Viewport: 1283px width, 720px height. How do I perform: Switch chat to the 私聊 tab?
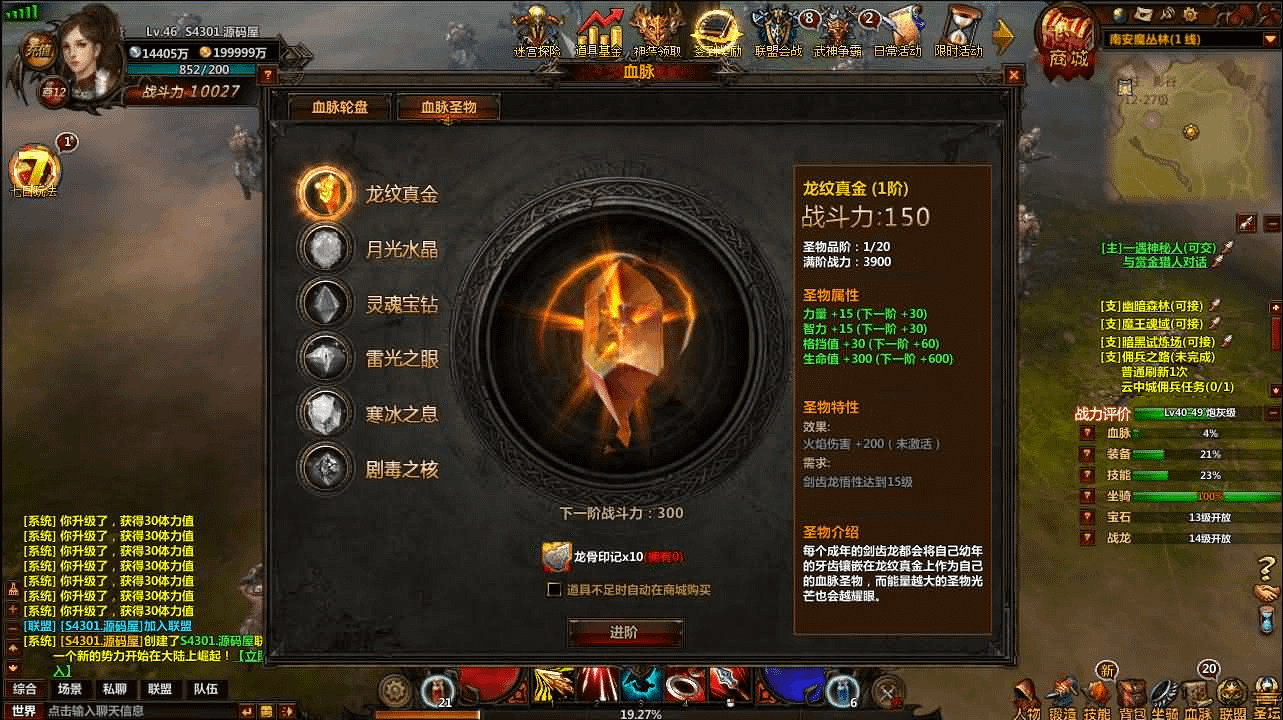114,689
